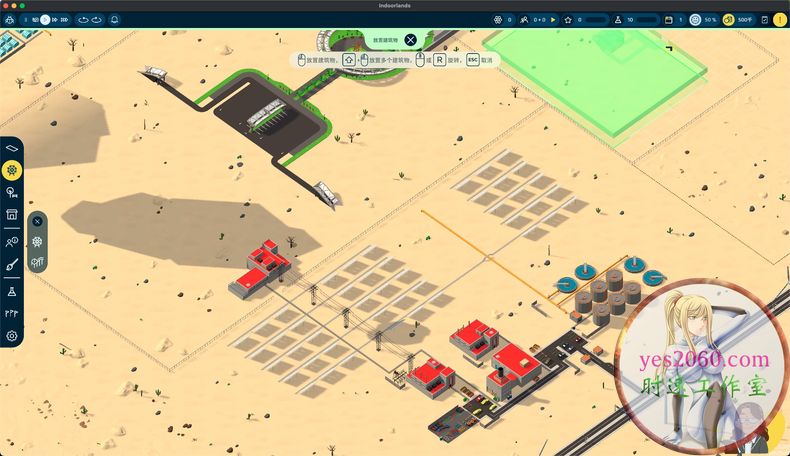Close the rides sub-panel
This screenshot has width=790, height=456.
(37, 221)
